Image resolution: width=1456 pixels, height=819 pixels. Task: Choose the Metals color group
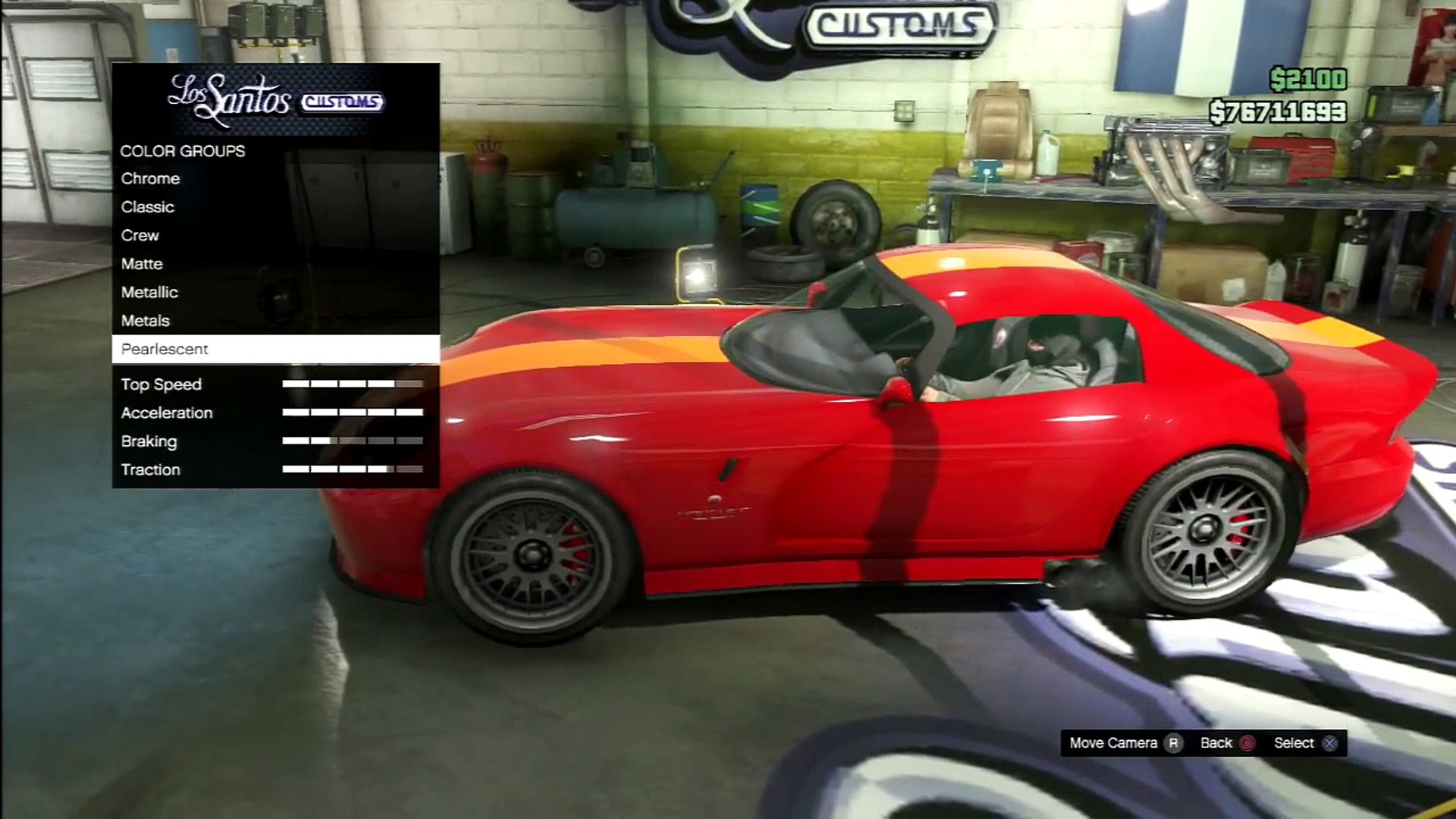(146, 321)
